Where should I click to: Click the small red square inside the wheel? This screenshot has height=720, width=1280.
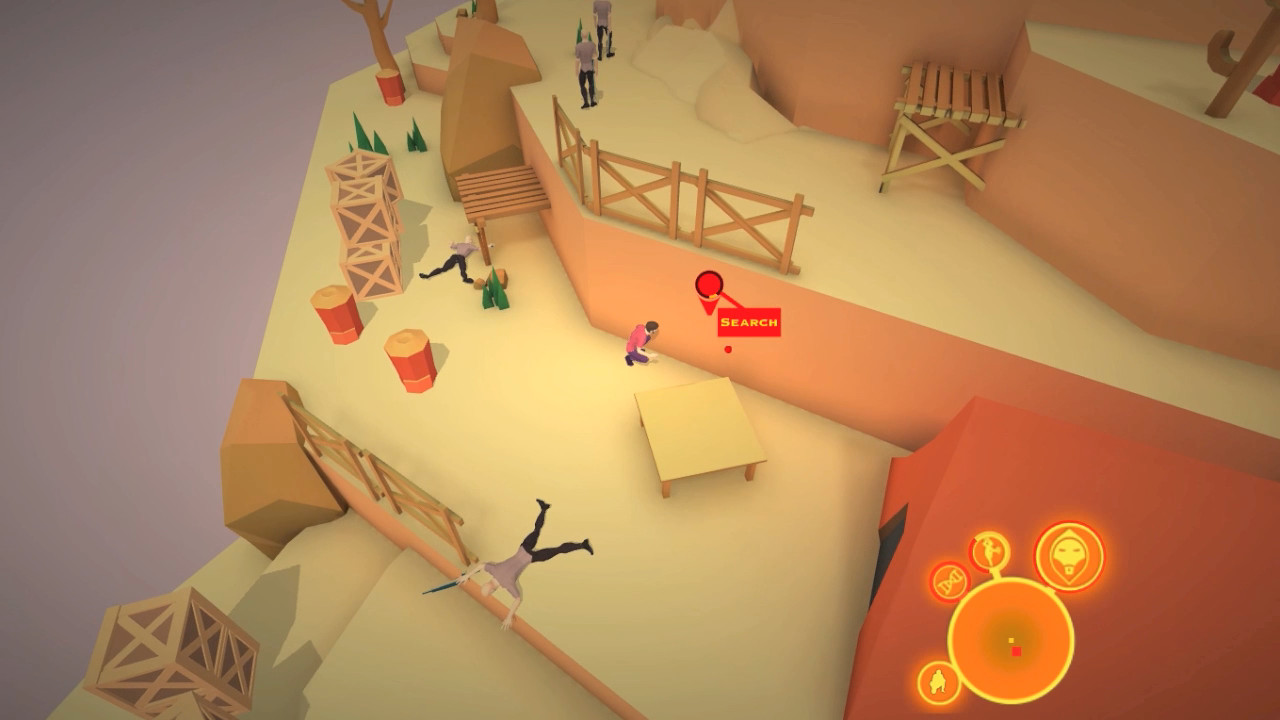pyautogui.click(x=1017, y=650)
